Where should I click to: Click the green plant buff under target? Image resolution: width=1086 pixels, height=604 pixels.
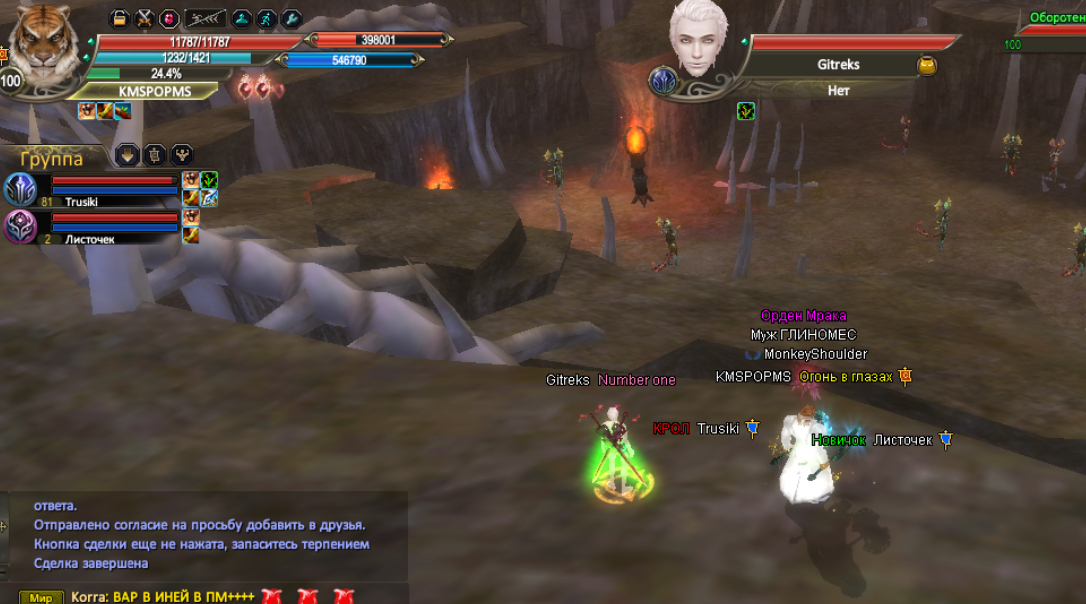pos(746,111)
